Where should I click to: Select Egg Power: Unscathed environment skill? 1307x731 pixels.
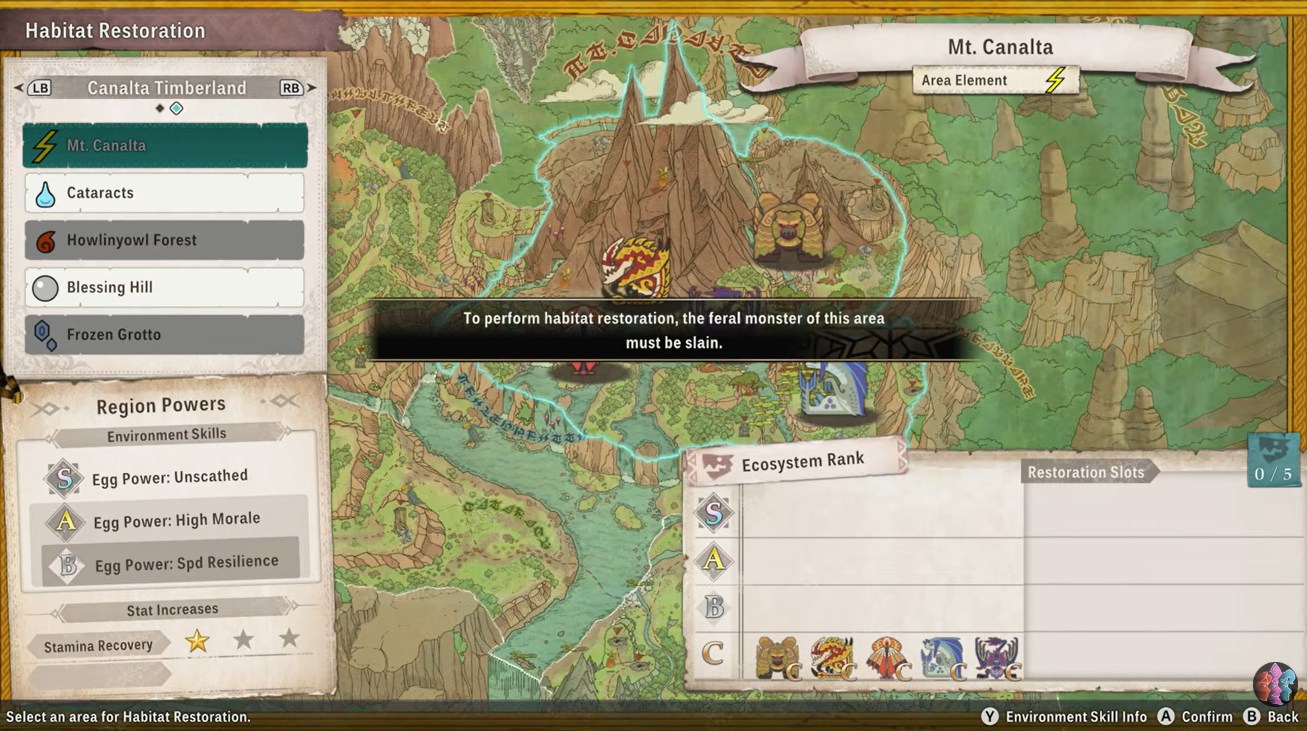click(x=169, y=477)
